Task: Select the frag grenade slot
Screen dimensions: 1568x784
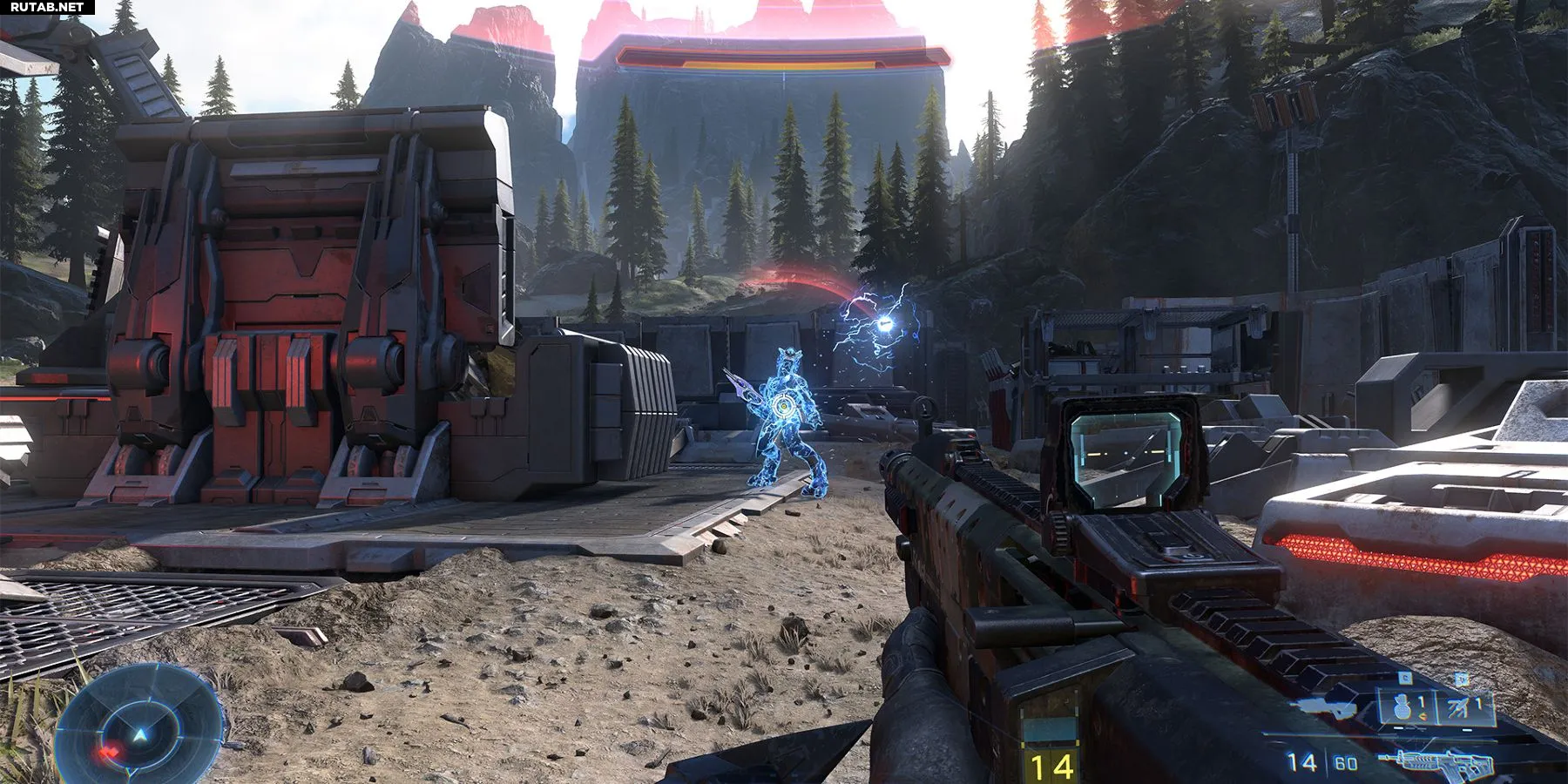Action: pos(1405,706)
